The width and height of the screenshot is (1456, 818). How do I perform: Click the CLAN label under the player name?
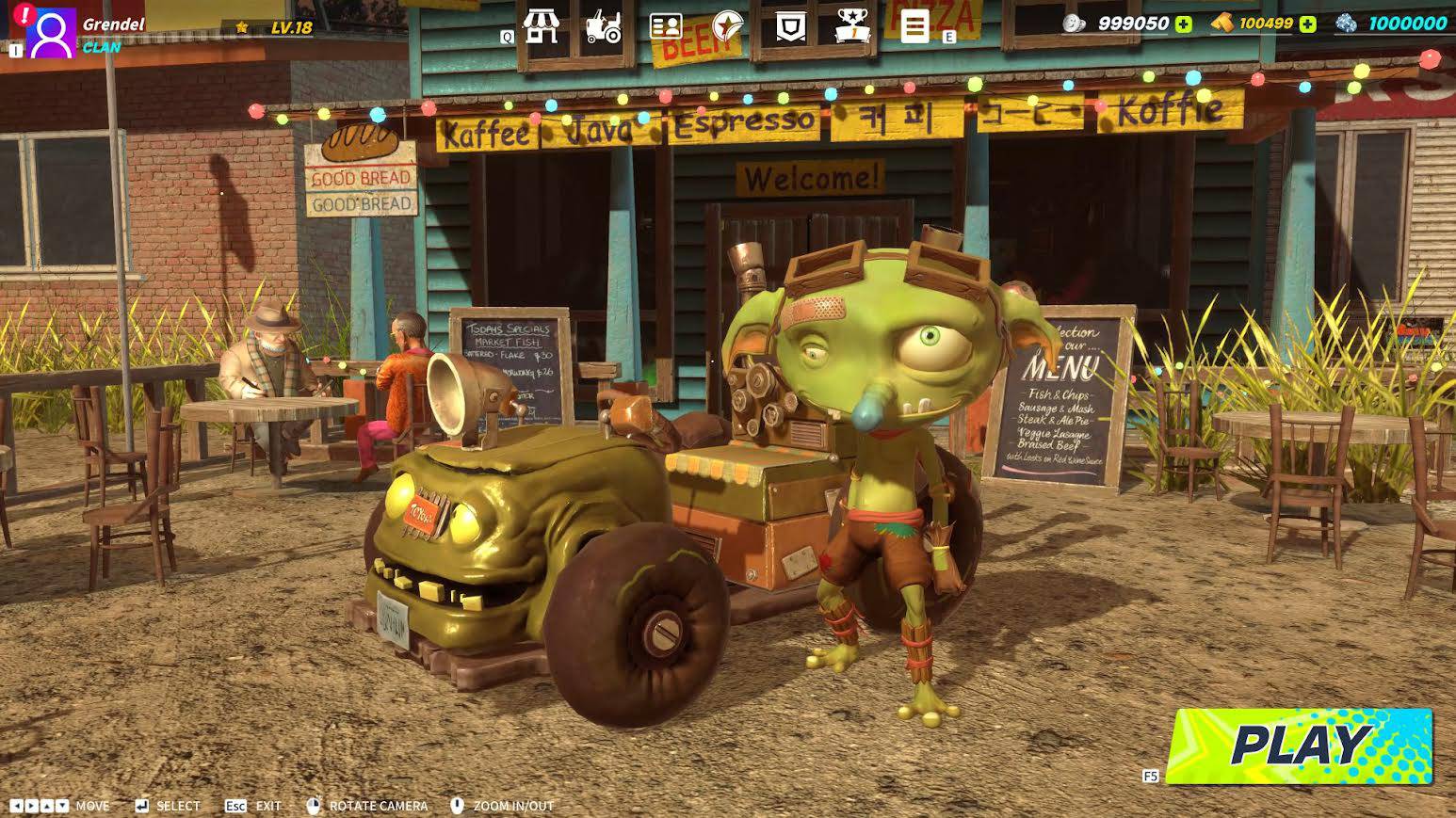tap(102, 47)
